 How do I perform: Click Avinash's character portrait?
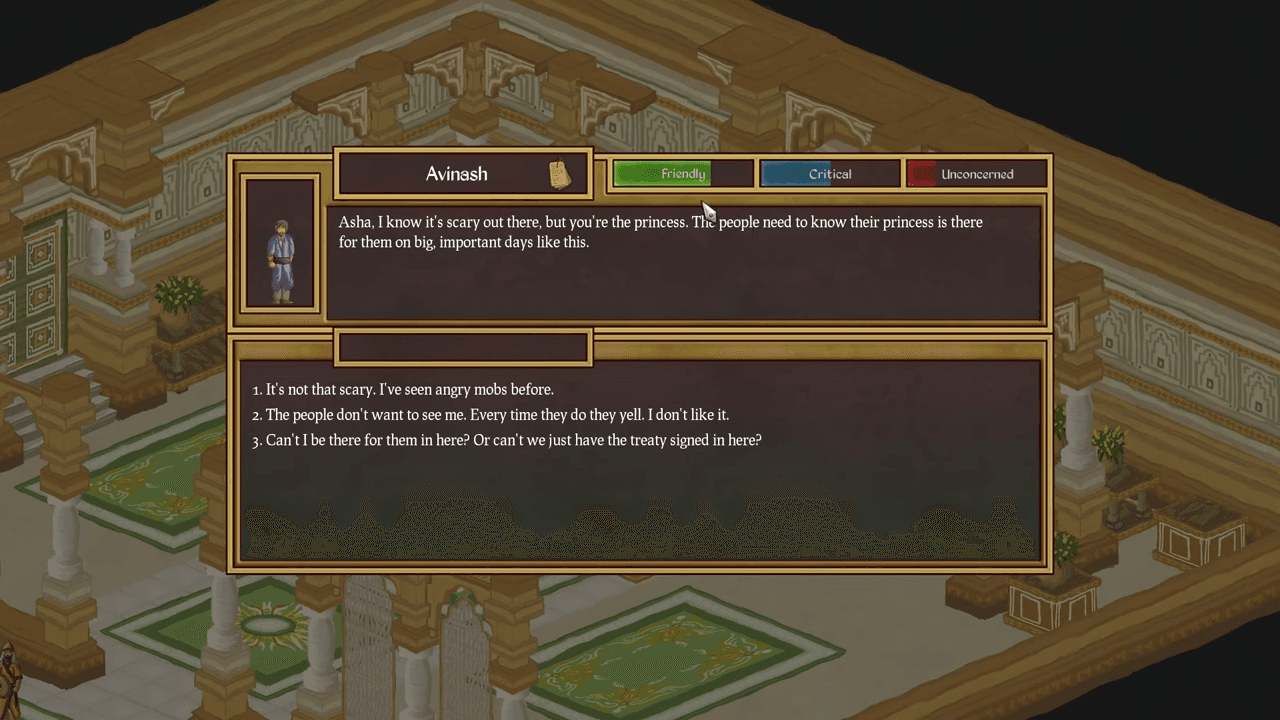[x=281, y=244]
